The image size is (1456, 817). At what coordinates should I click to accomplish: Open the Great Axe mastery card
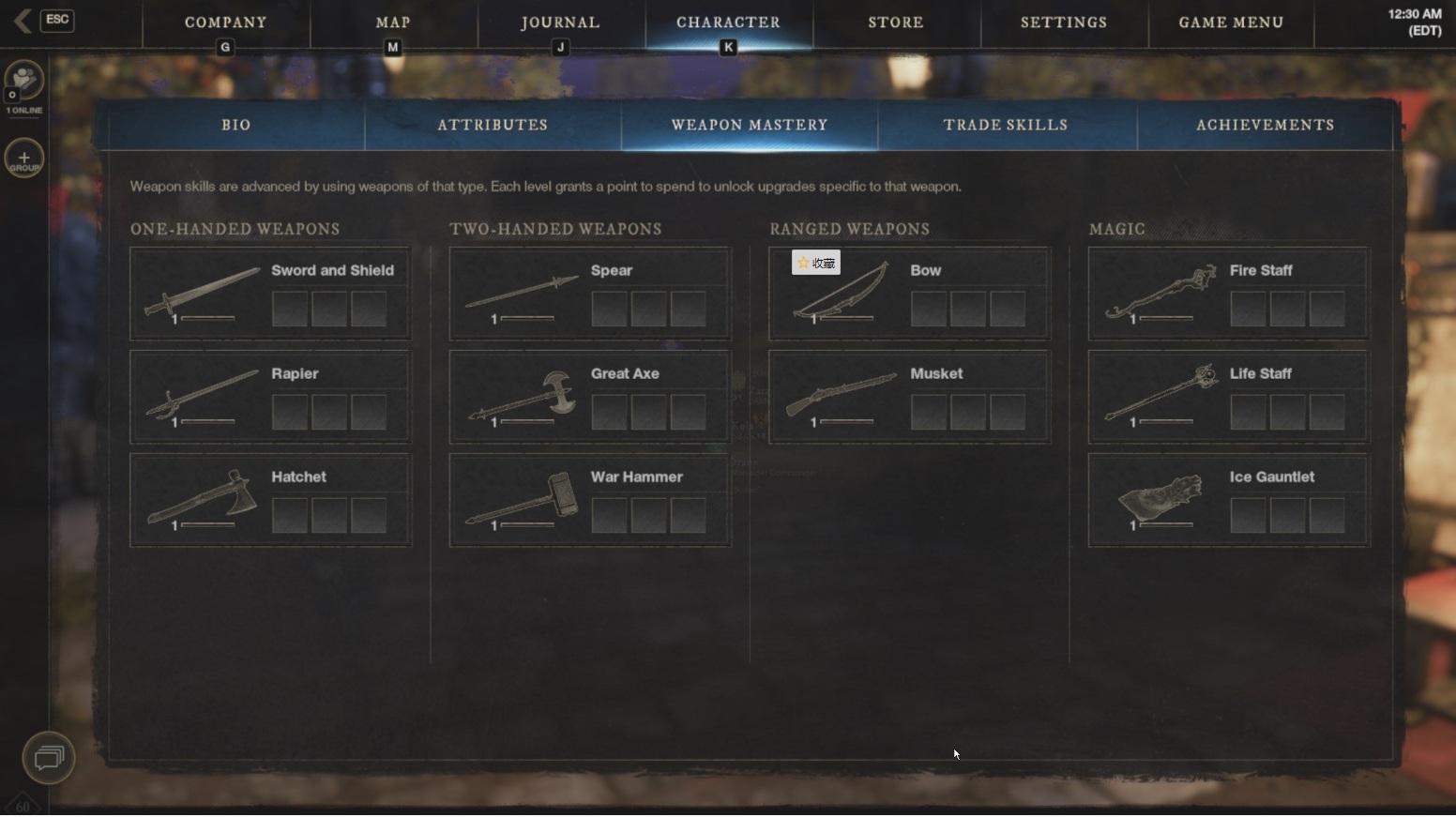coord(589,397)
